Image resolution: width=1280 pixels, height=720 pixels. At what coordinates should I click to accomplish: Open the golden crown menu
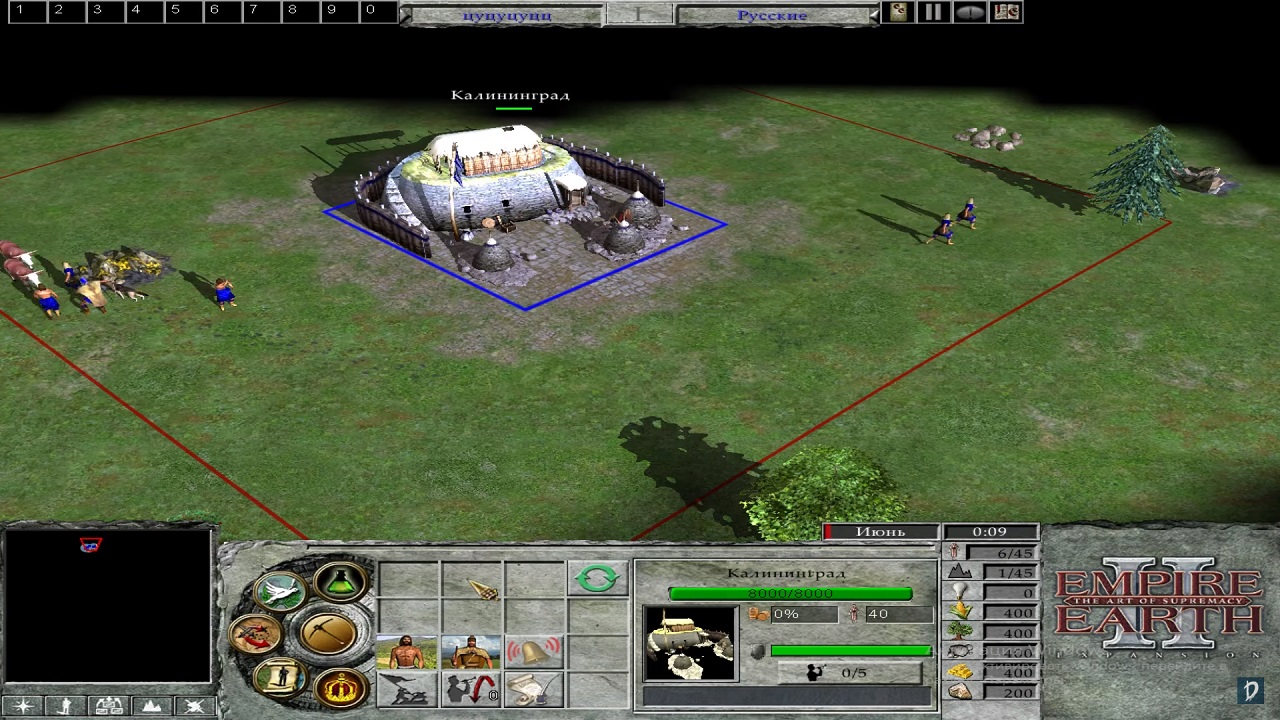coord(340,688)
